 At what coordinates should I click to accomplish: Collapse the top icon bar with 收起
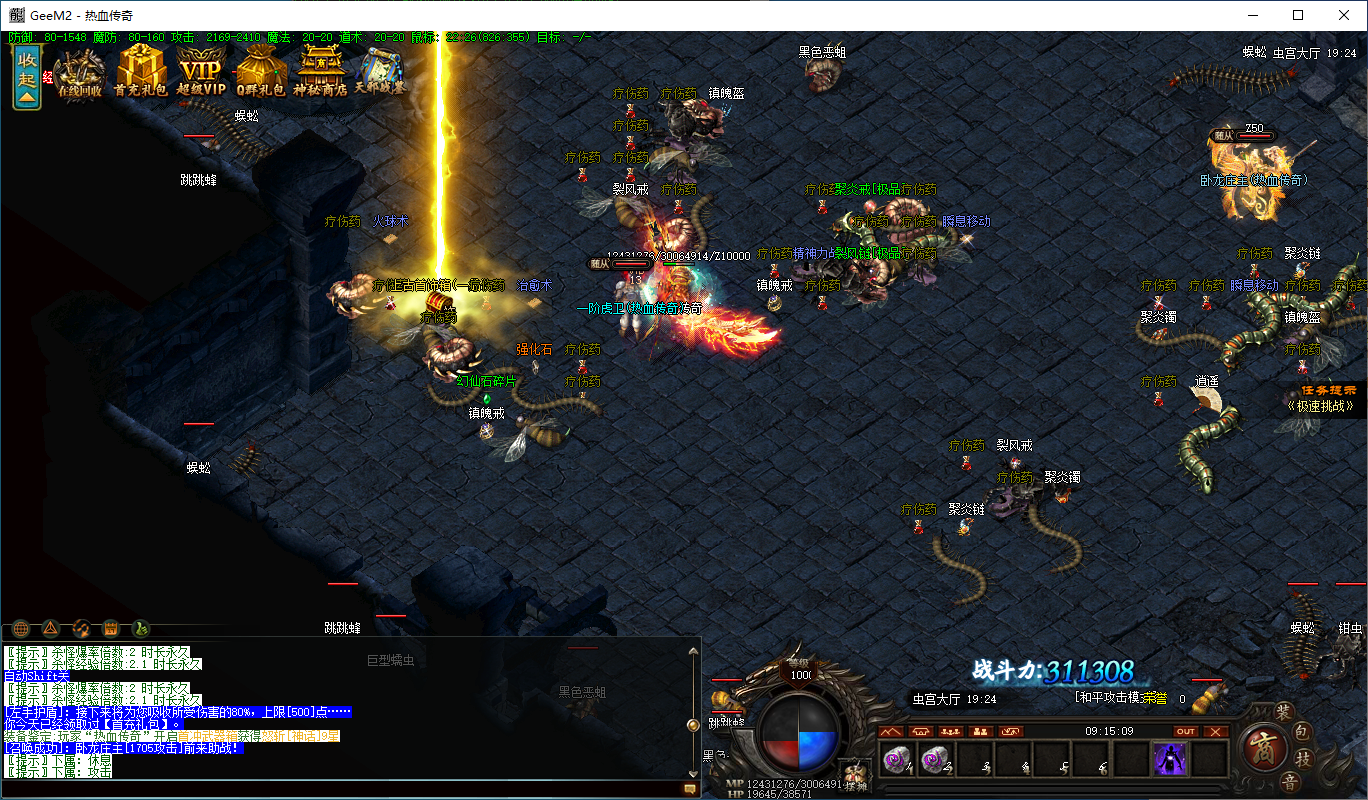coord(26,76)
